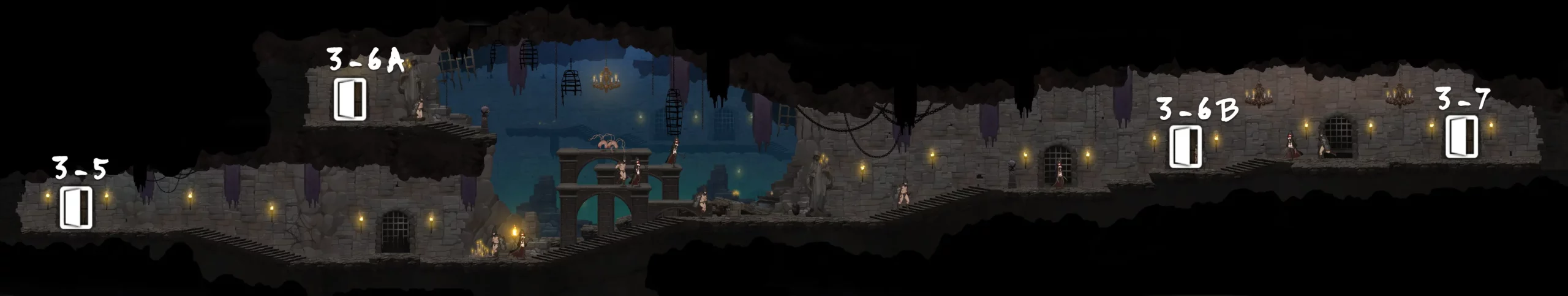Choose the door icon for 3-6B

click(1185, 146)
